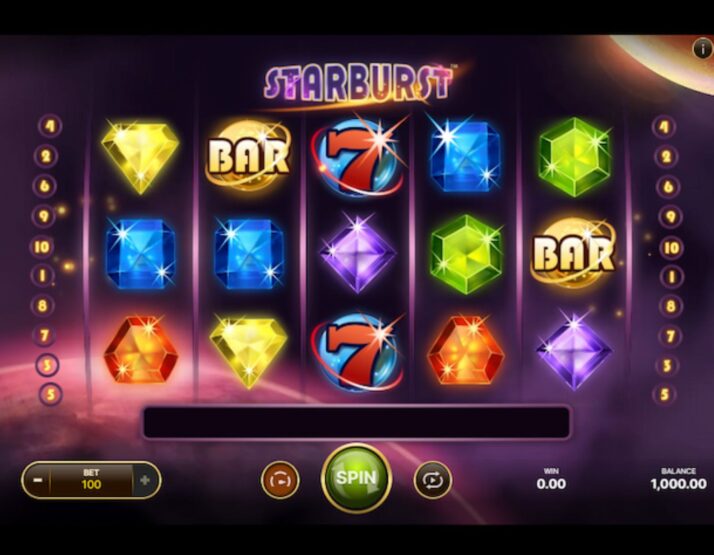Screen dimensions: 714x555
Task: Click the orange round button beside SPIN
Action: pyautogui.click(x=280, y=480)
